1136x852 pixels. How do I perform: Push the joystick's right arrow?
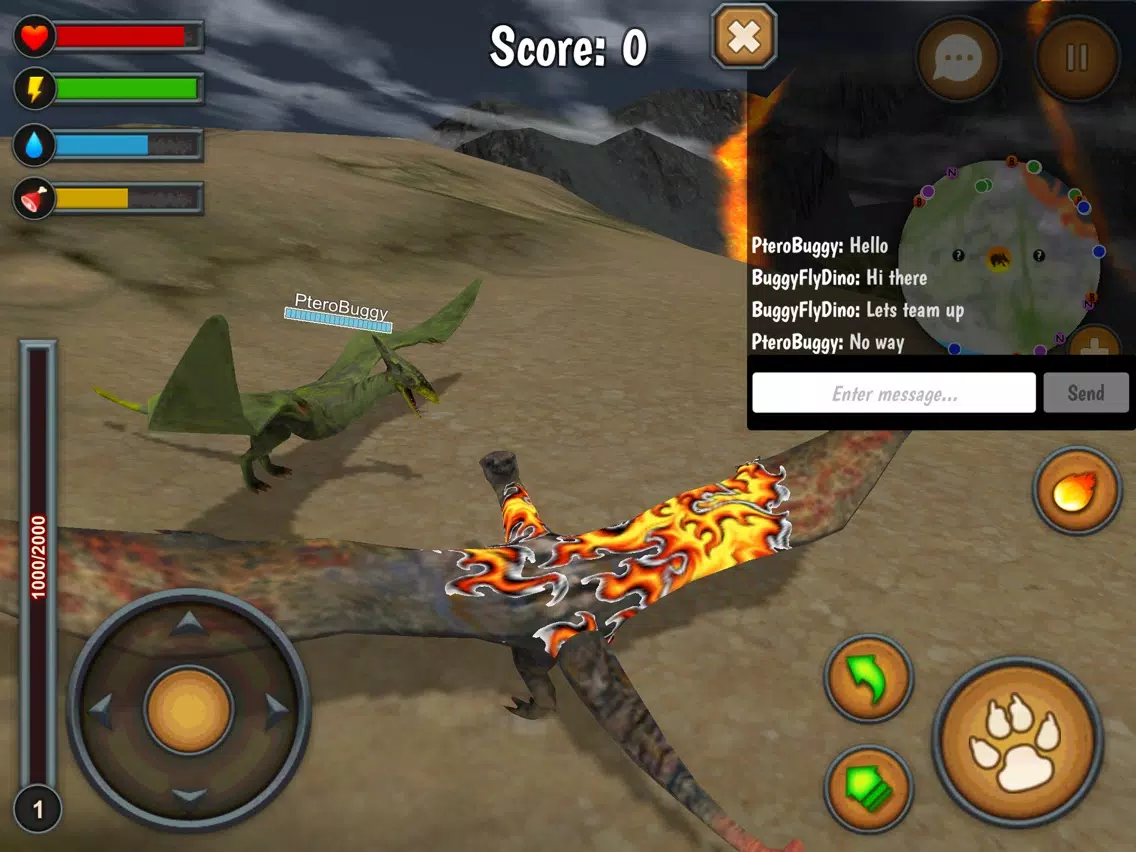(276, 711)
